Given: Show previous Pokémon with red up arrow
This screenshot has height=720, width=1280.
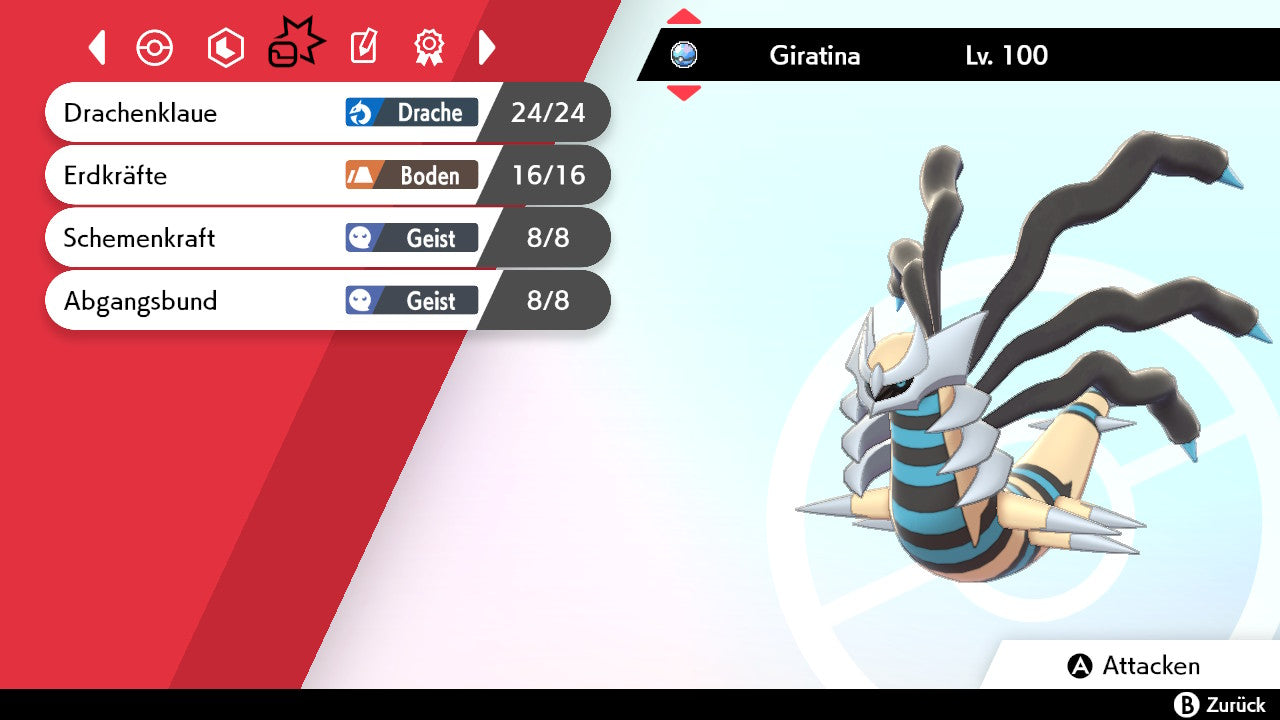Looking at the screenshot, I should [684, 17].
